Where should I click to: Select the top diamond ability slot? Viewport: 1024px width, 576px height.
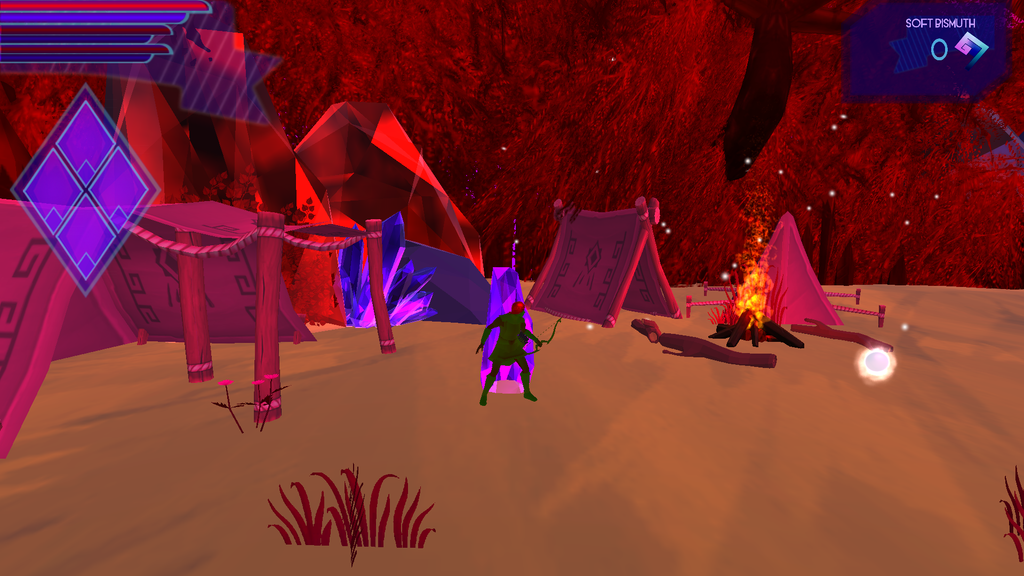[86, 141]
